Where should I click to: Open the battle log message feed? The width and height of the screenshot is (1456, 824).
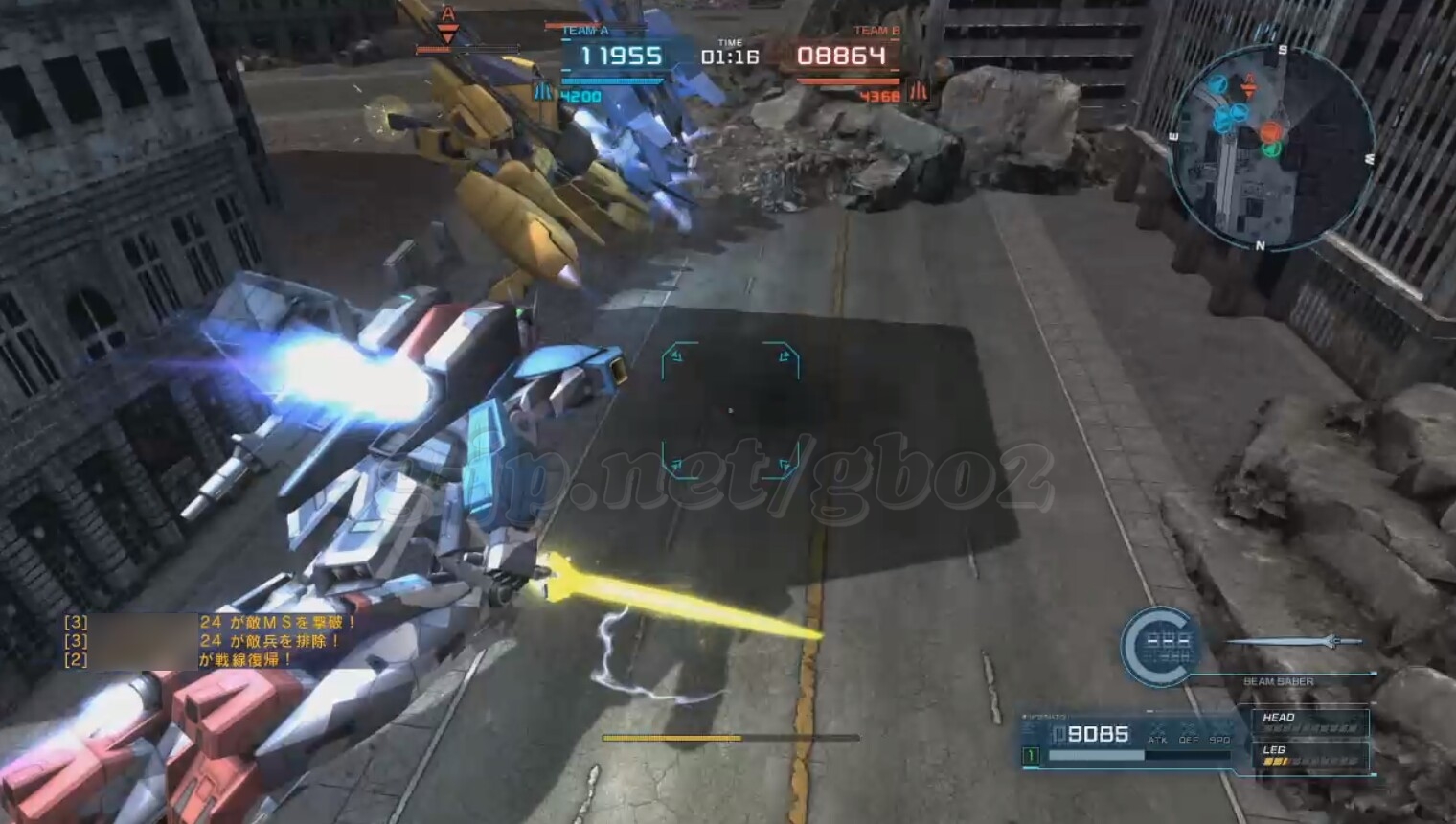(211, 641)
